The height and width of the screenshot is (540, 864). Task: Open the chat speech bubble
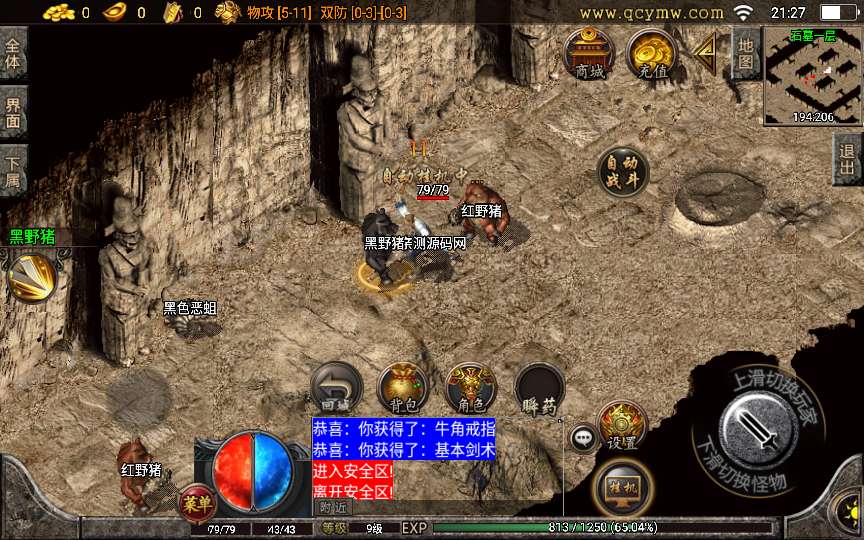tap(584, 438)
